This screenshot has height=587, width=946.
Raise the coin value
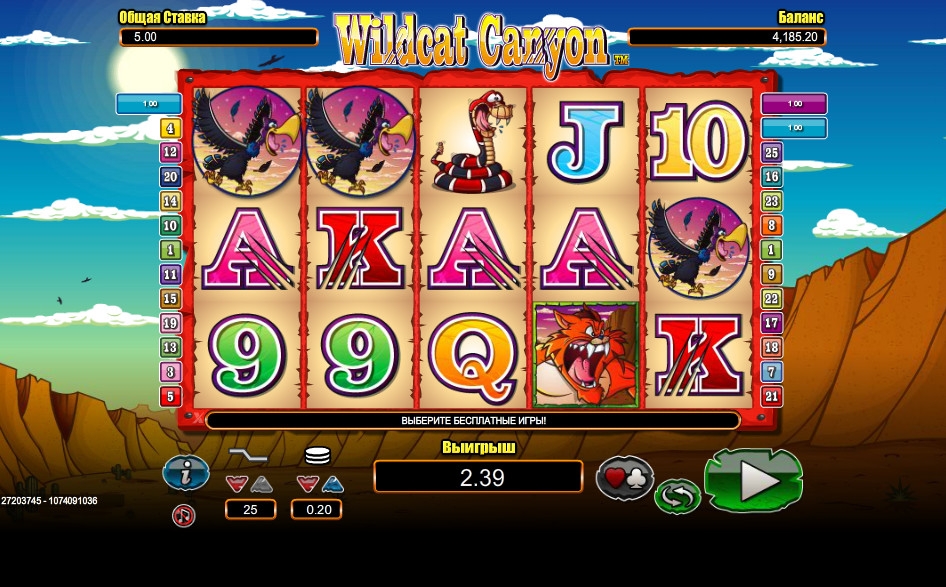click(x=331, y=484)
